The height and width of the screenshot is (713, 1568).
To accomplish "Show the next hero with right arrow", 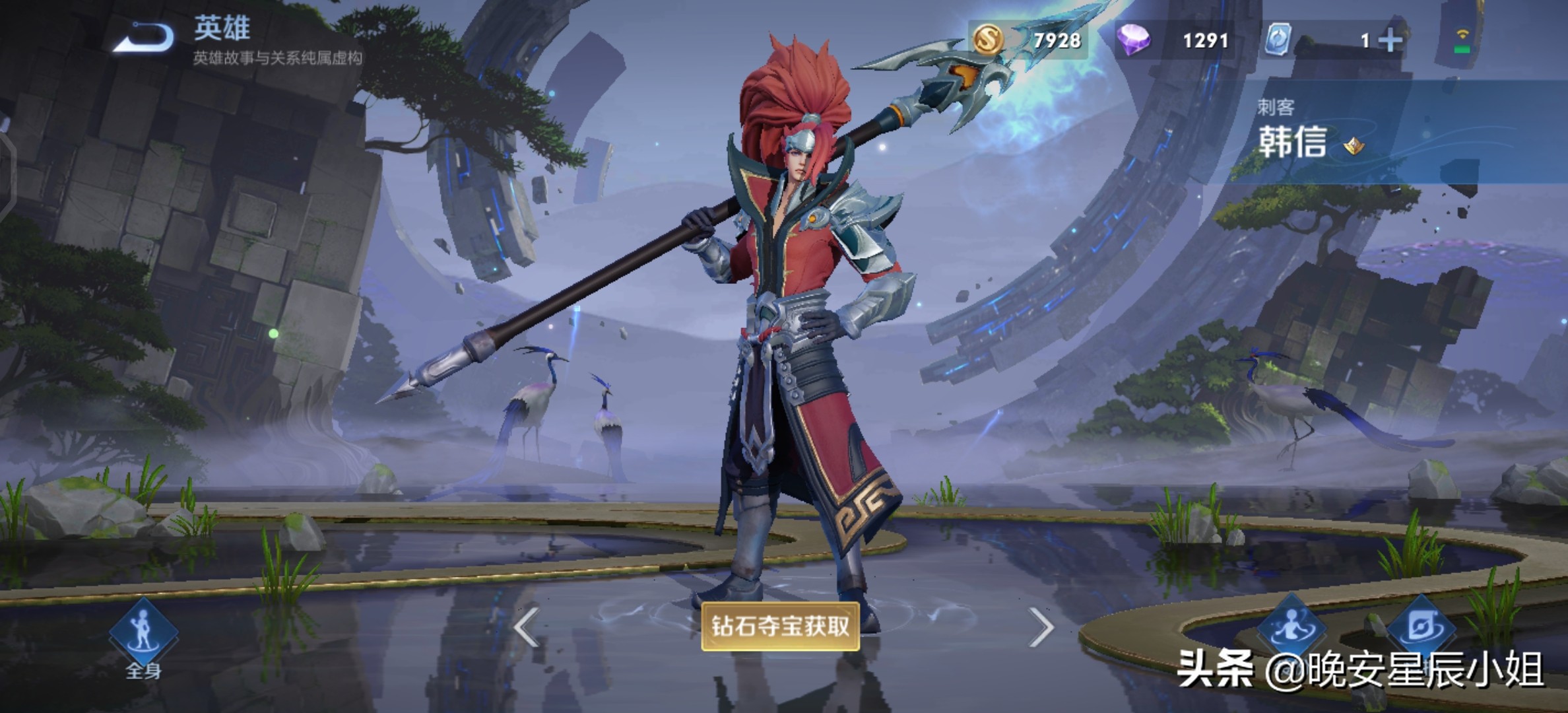I will tap(1041, 627).
